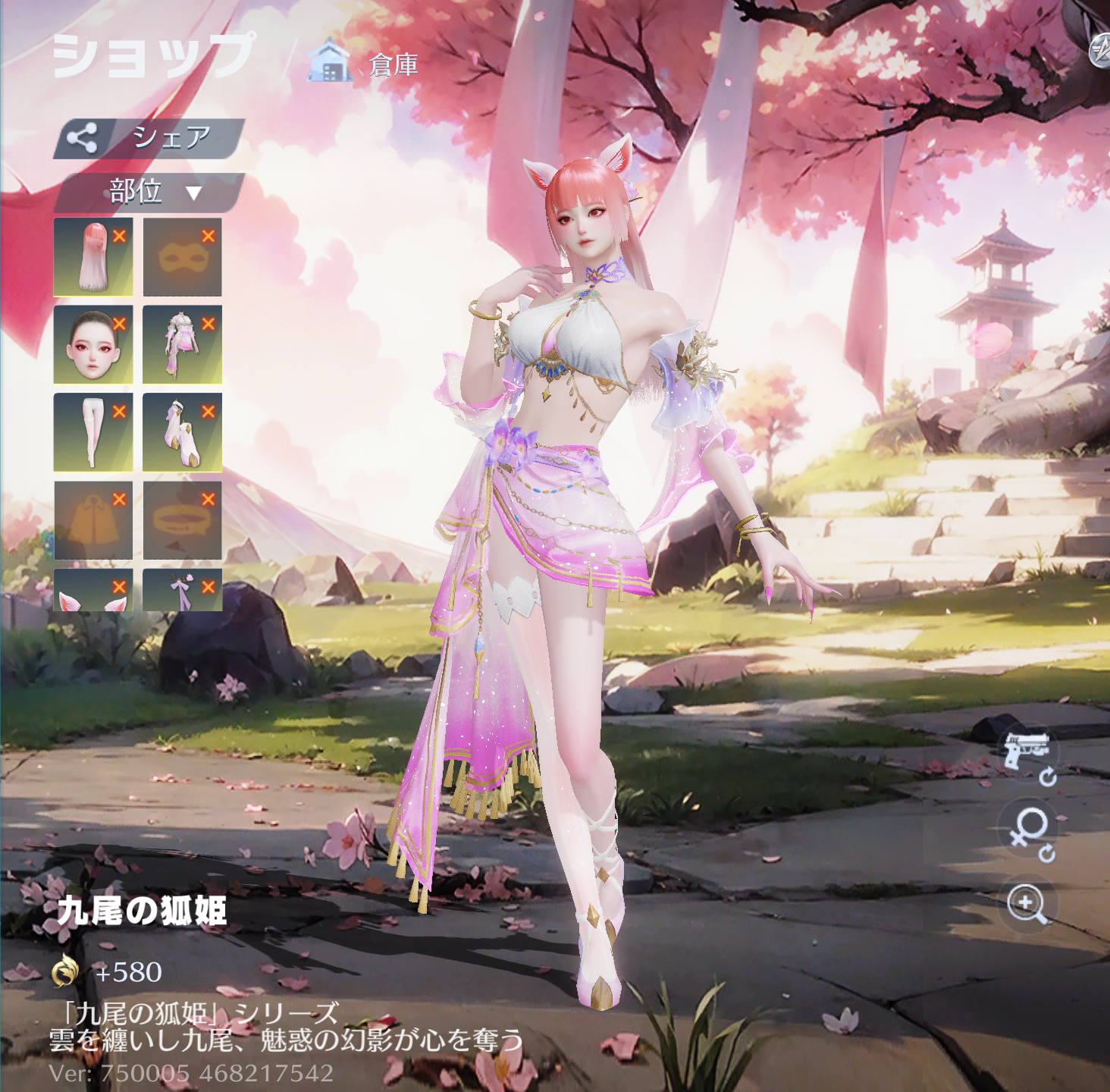The width and height of the screenshot is (1110, 1092).
Task: Switch character gender with the symbol icon
Action: tap(1030, 832)
